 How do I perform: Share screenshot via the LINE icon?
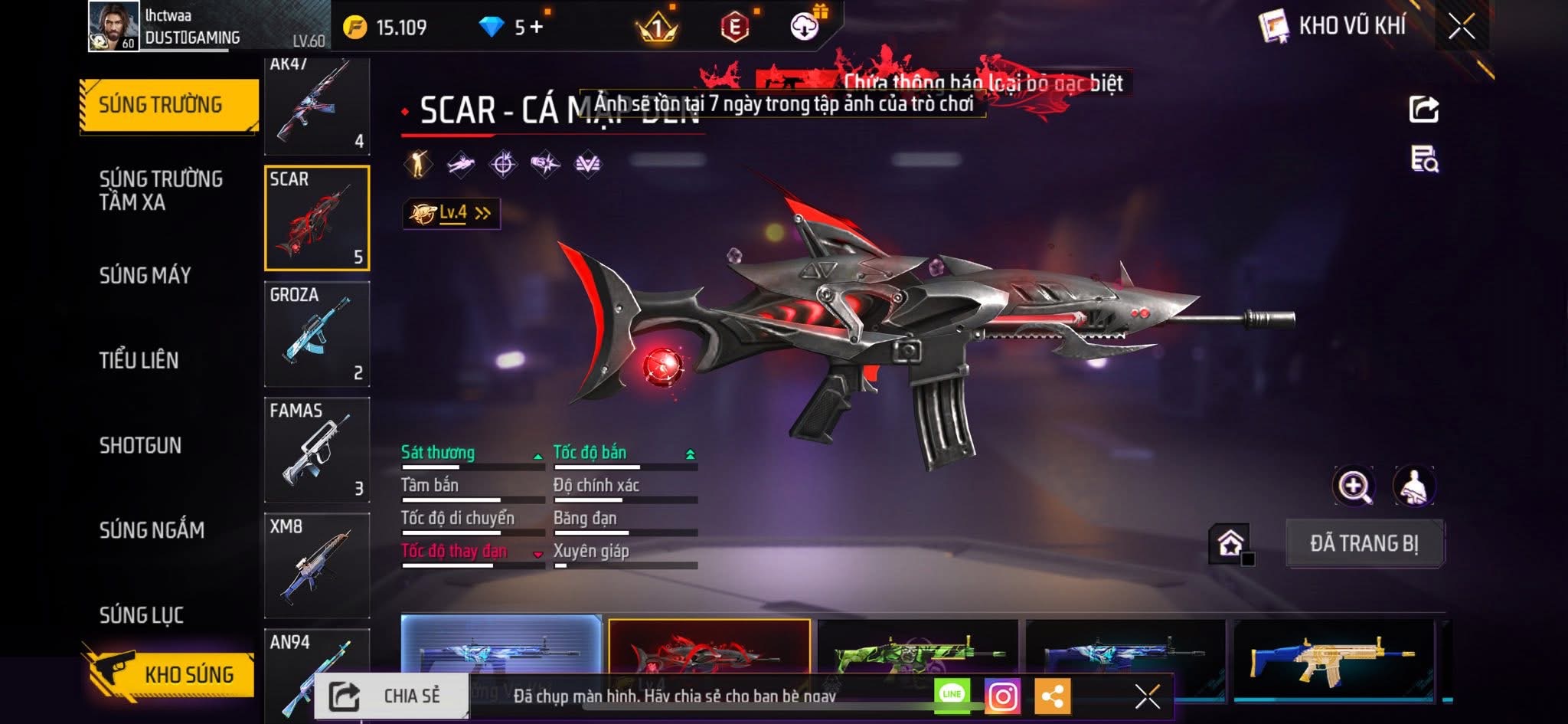952,695
